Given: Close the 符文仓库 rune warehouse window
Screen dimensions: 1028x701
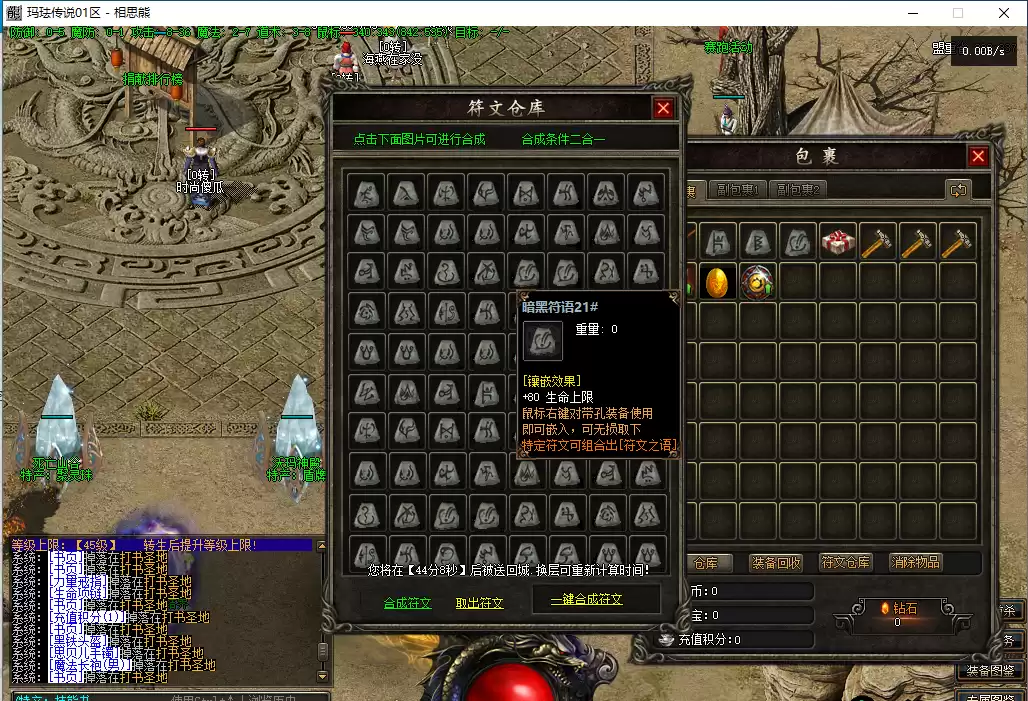Looking at the screenshot, I should coord(663,108).
